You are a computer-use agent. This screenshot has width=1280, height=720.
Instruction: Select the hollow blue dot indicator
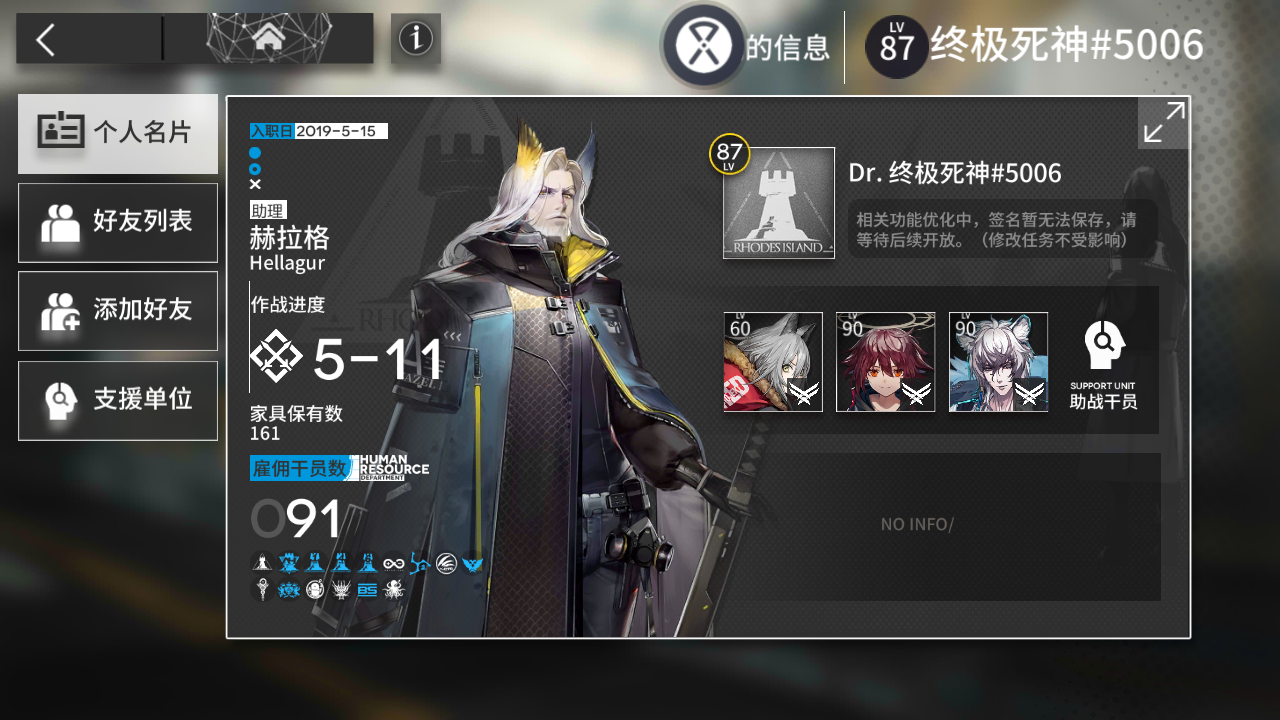click(255, 168)
